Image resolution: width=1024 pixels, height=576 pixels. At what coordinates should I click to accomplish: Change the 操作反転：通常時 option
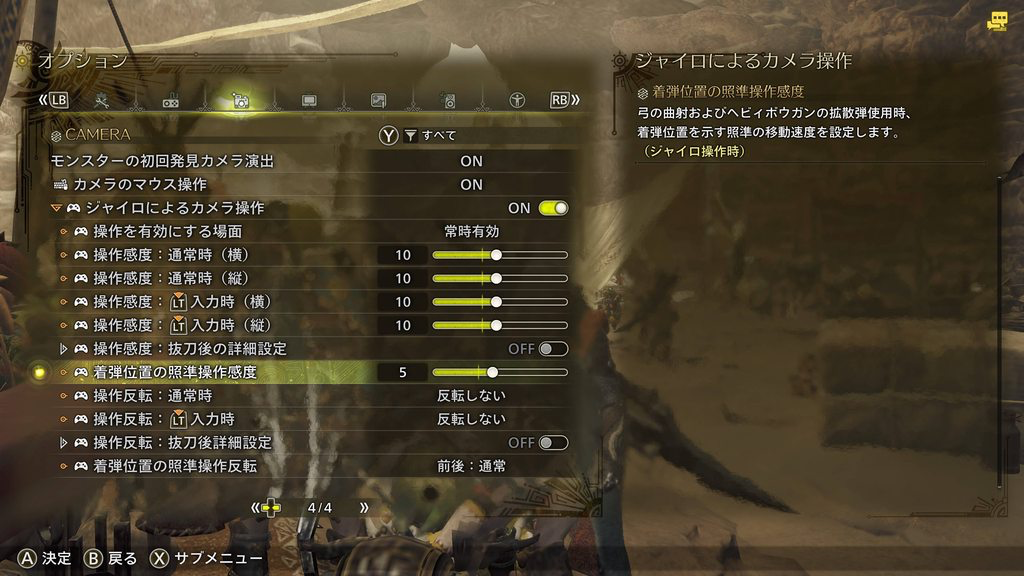tap(471, 395)
